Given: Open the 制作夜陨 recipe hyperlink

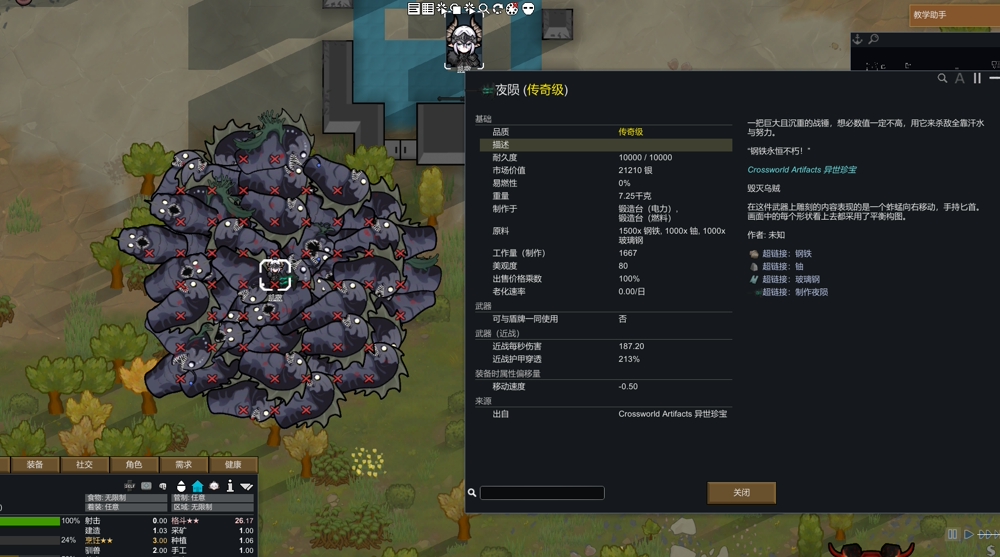Looking at the screenshot, I should point(797,293).
